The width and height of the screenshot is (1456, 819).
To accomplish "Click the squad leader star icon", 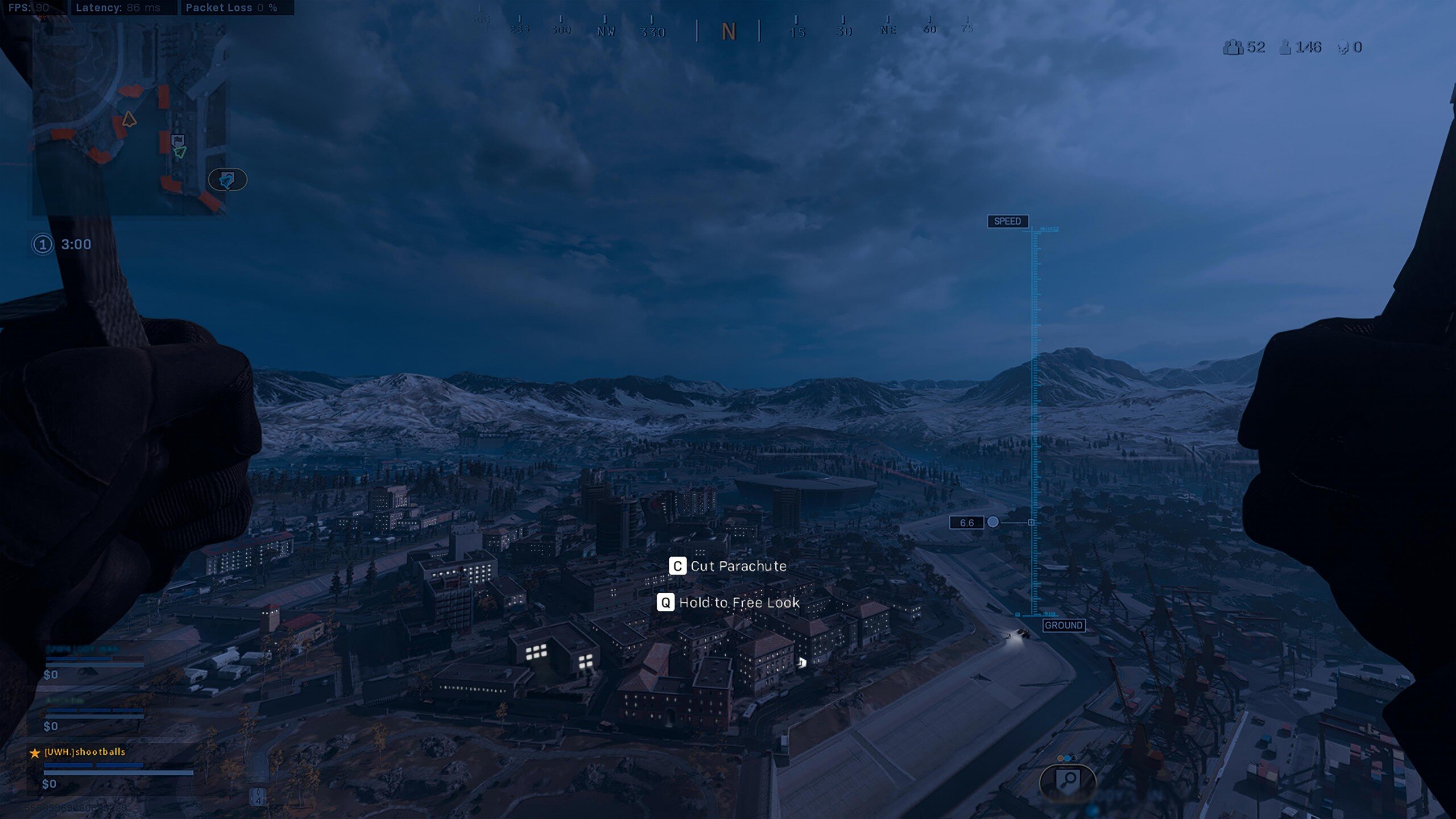I will click(35, 753).
